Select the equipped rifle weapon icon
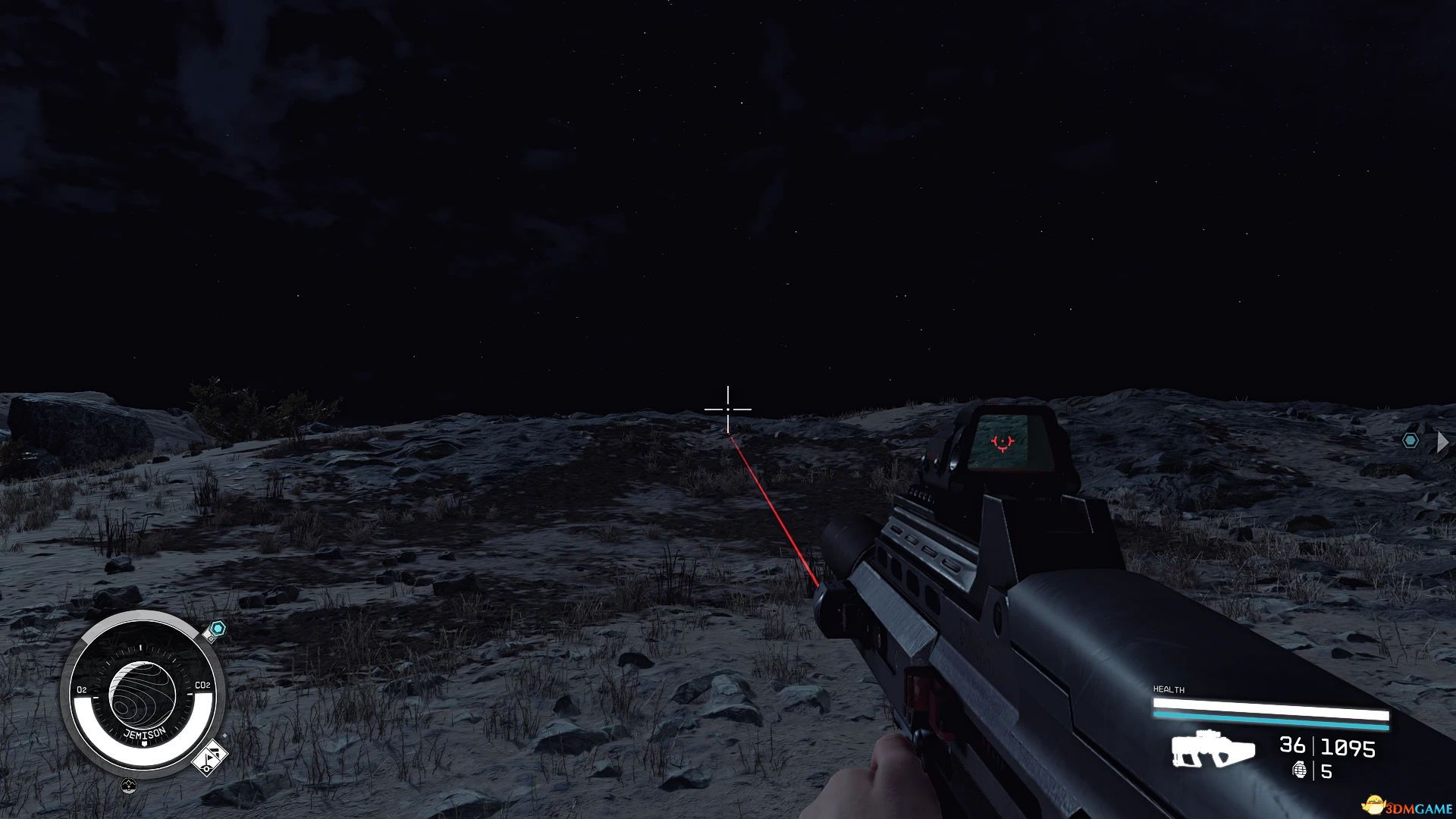The height and width of the screenshot is (819, 1456). (1212, 749)
